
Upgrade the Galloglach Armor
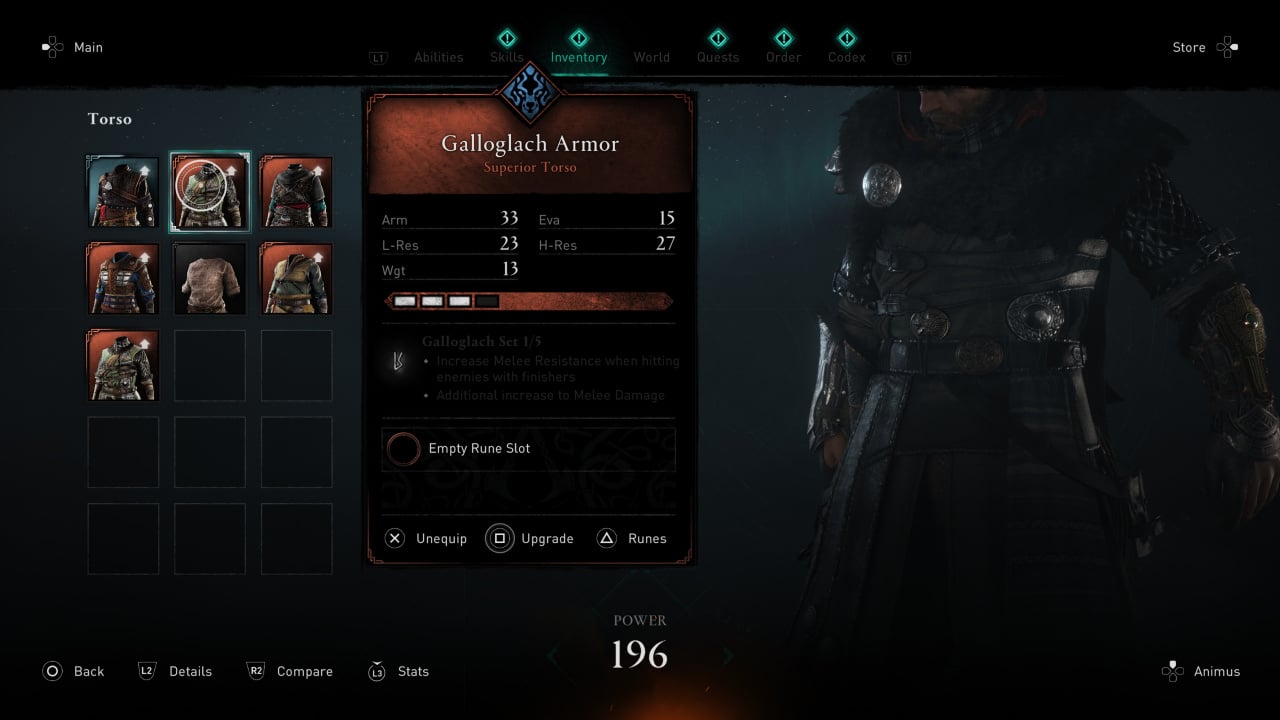(x=531, y=539)
